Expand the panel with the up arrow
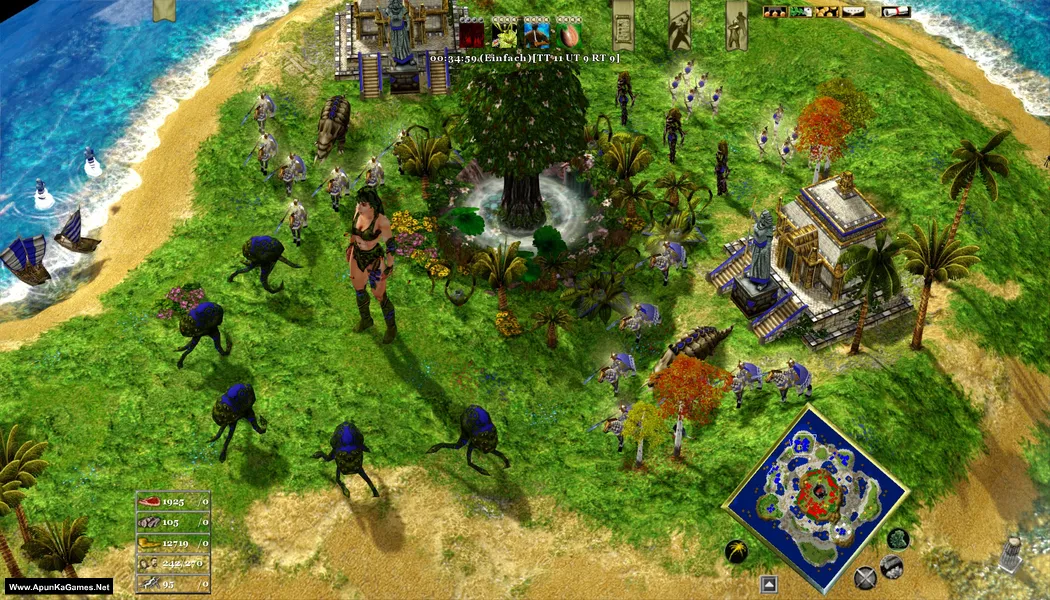Screen dimensions: 1050x600 point(768,584)
